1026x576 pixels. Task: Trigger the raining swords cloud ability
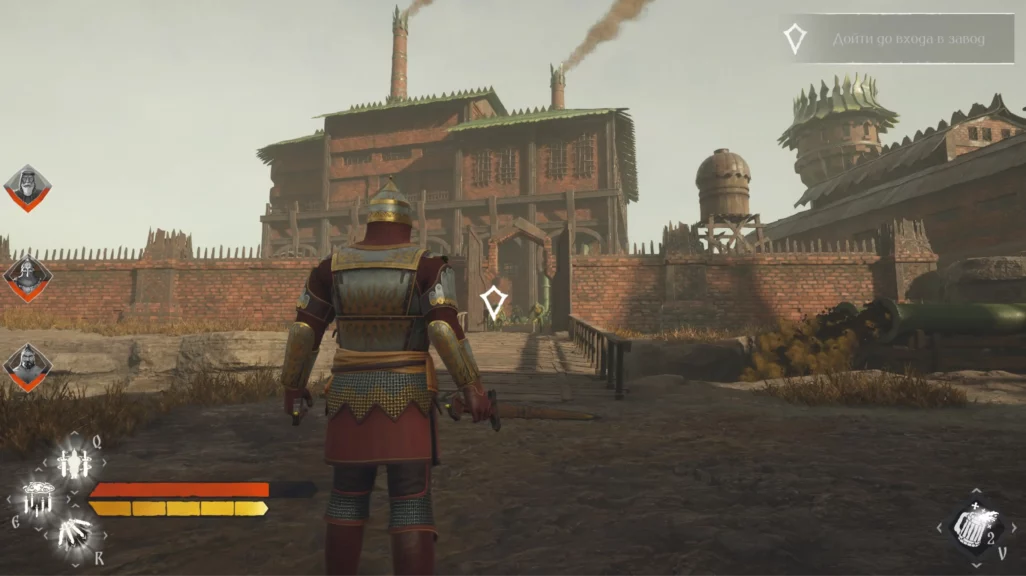[x=38, y=497]
